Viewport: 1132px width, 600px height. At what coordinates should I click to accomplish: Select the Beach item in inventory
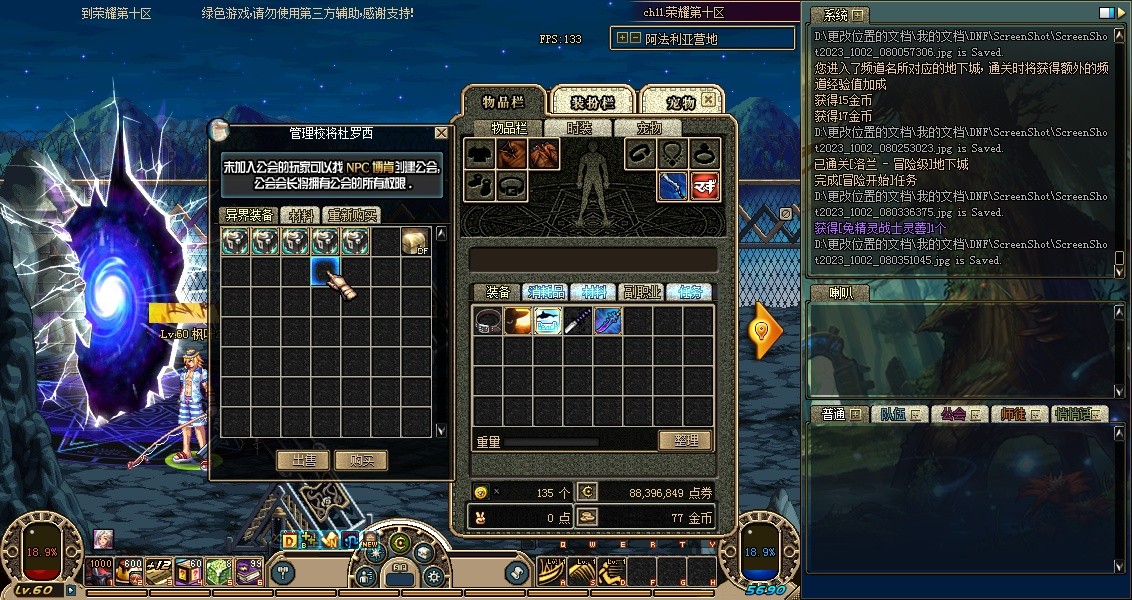[548, 321]
